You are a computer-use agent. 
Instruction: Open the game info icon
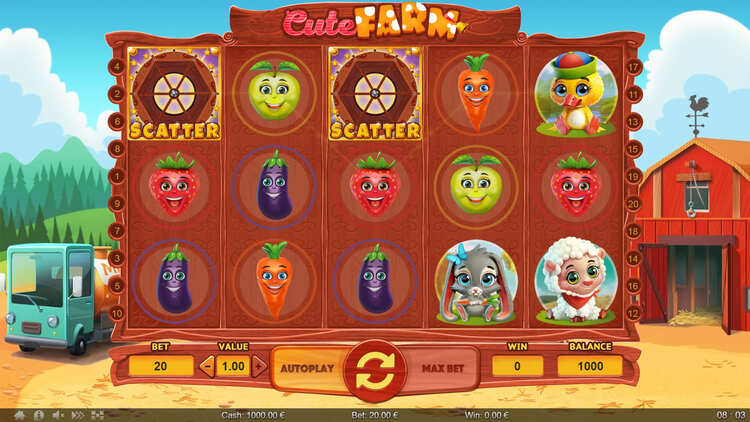click(x=39, y=414)
